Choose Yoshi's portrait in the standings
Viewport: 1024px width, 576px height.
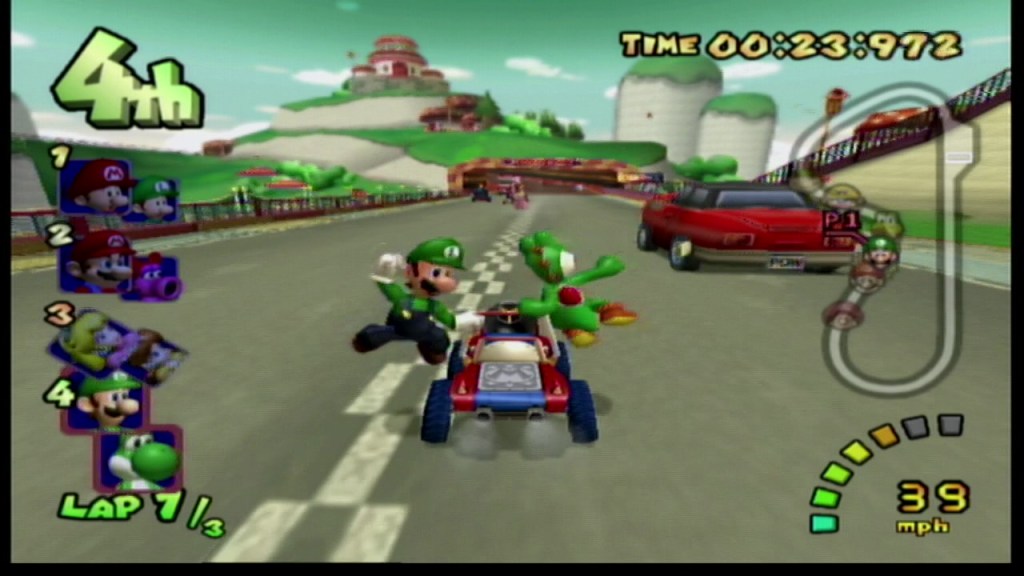(143, 458)
